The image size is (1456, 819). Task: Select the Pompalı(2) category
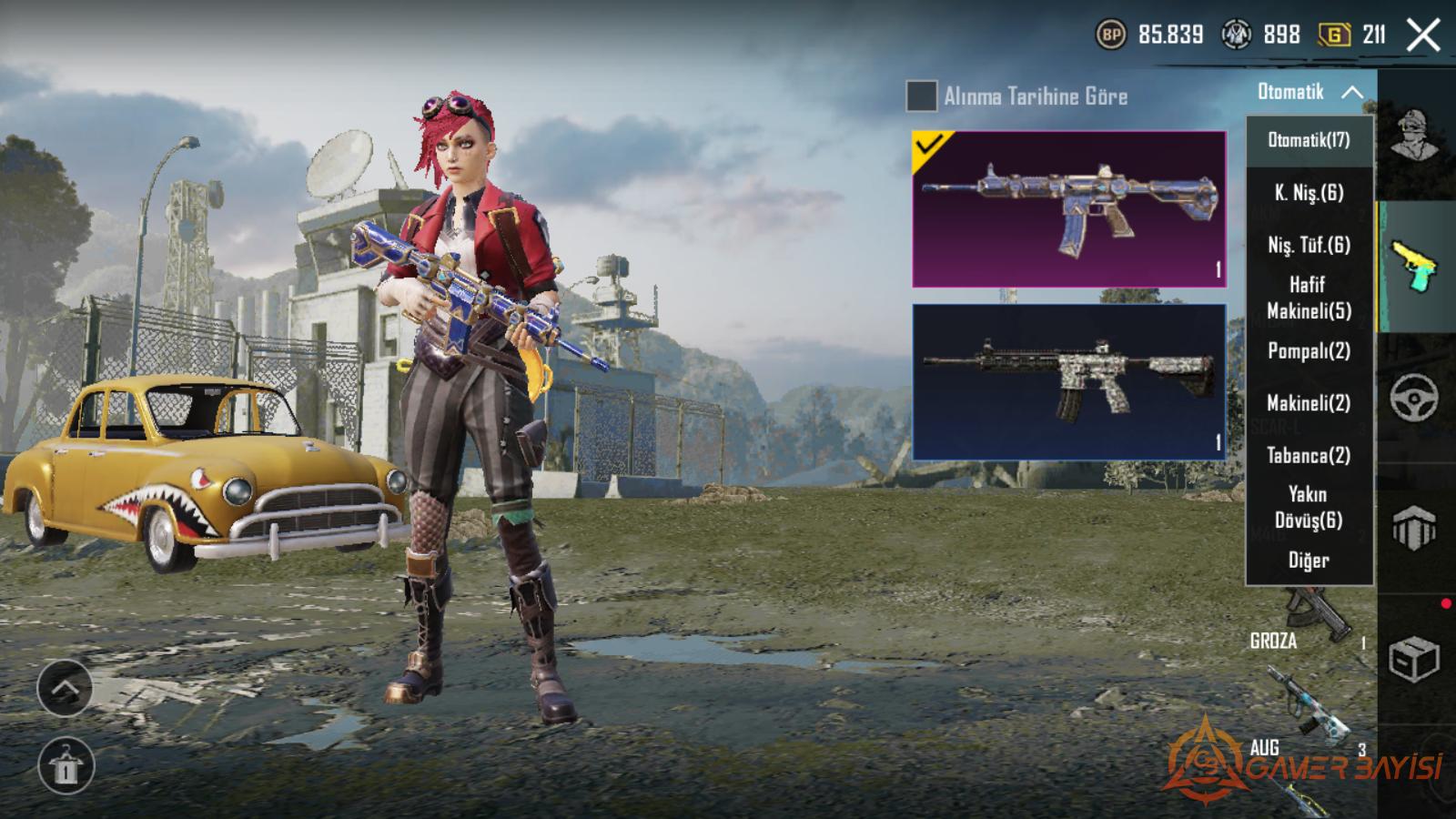point(1309,351)
